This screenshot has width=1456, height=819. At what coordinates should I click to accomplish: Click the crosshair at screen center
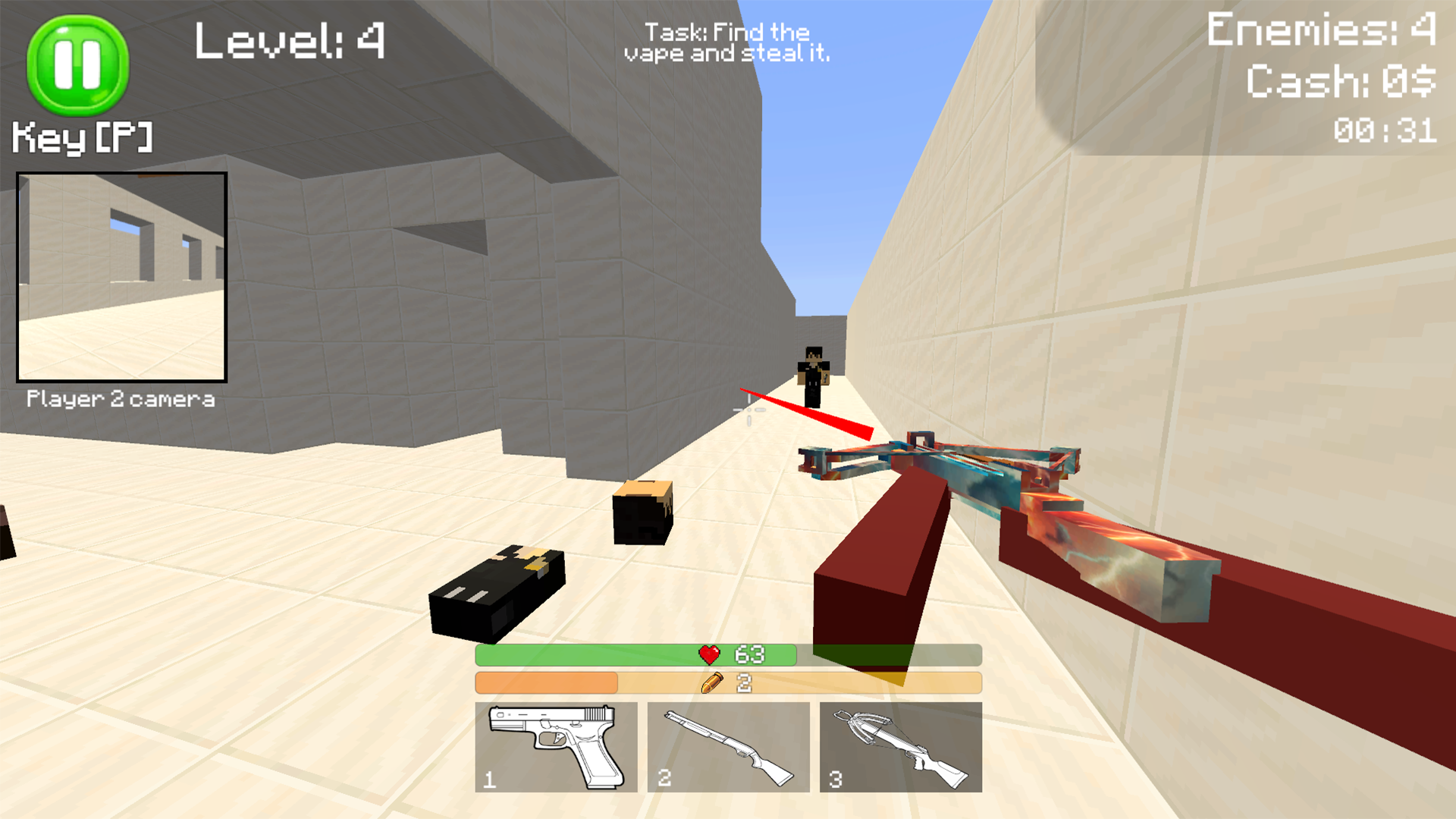click(x=749, y=411)
